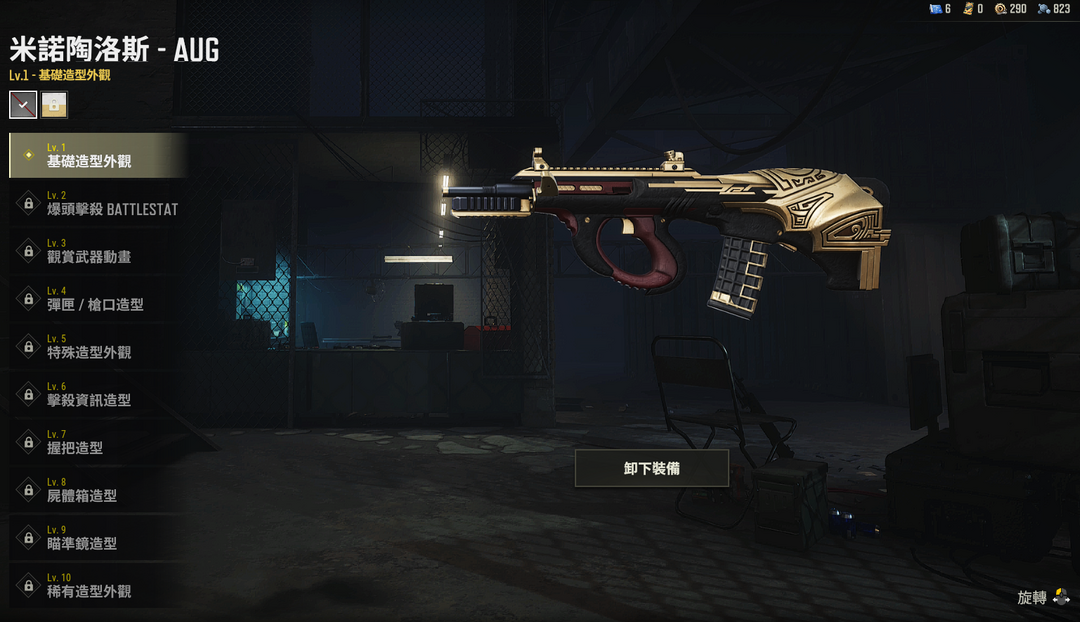The image size is (1080, 622).
Task: Select the checkmarked default color swatch
Action: tap(23, 104)
